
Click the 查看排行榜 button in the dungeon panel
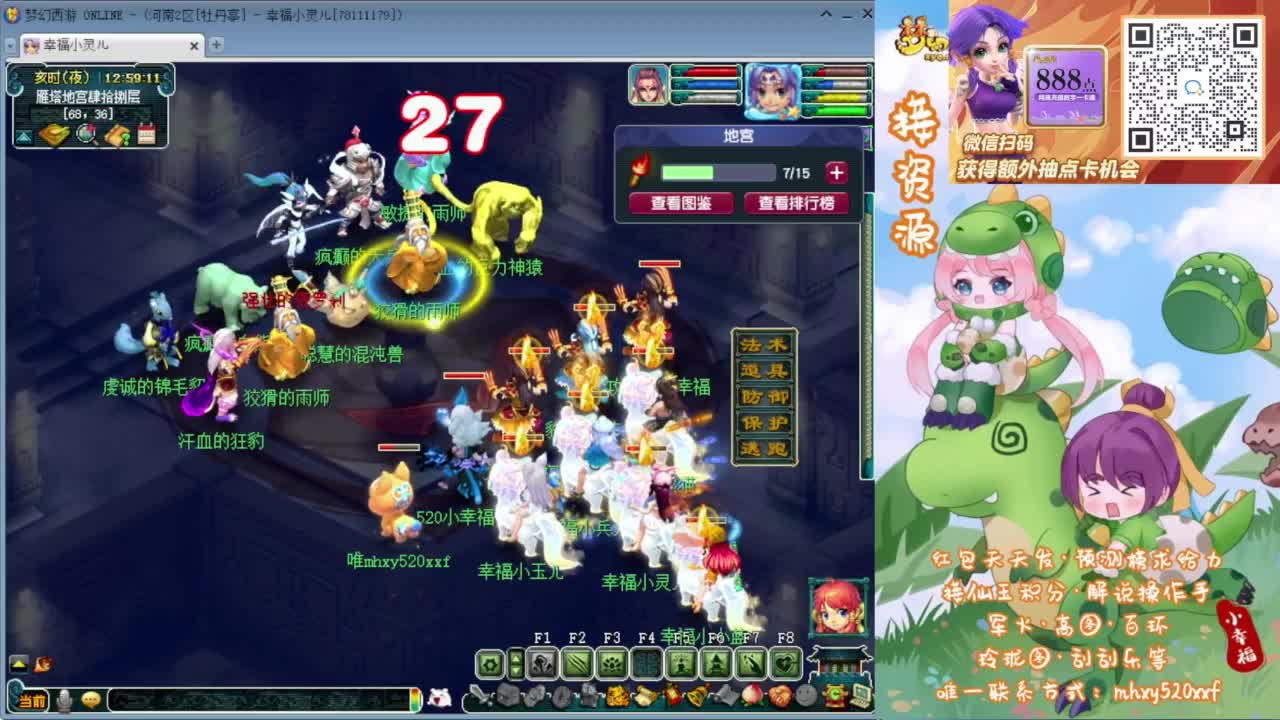click(x=797, y=202)
